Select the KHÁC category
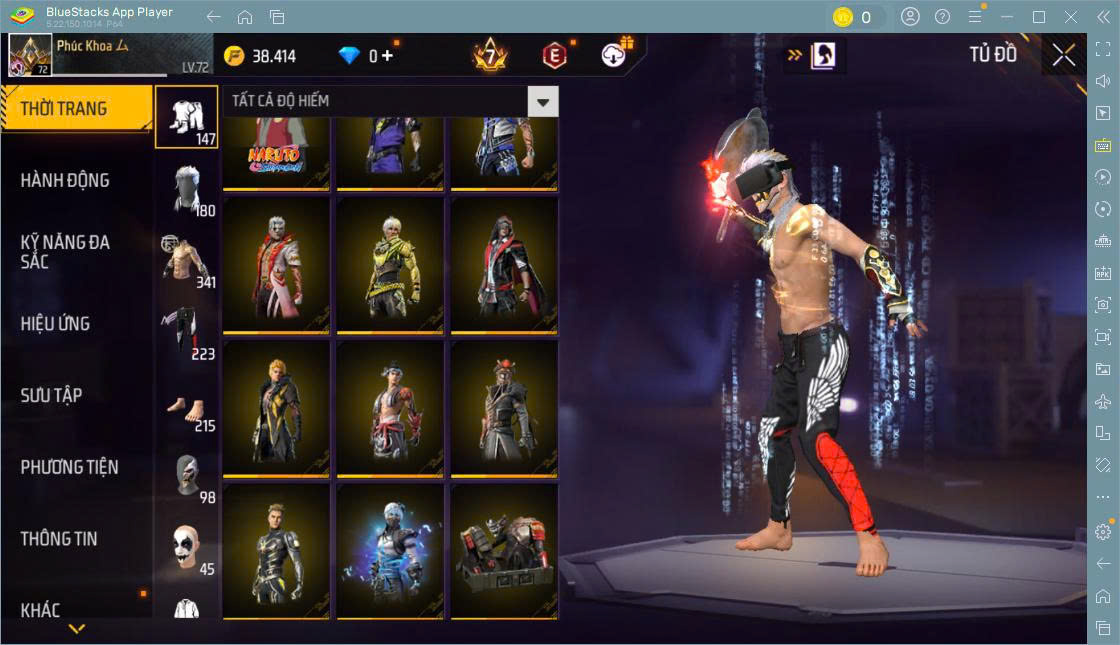 (41, 610)
